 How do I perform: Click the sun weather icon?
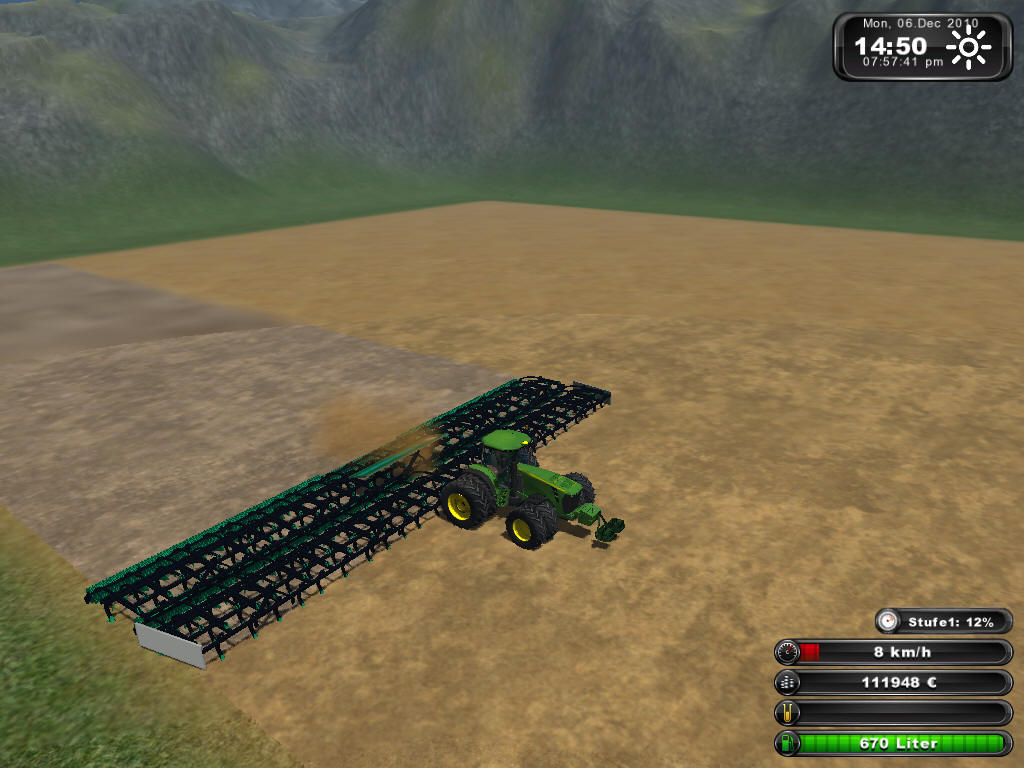coord(969,47)
